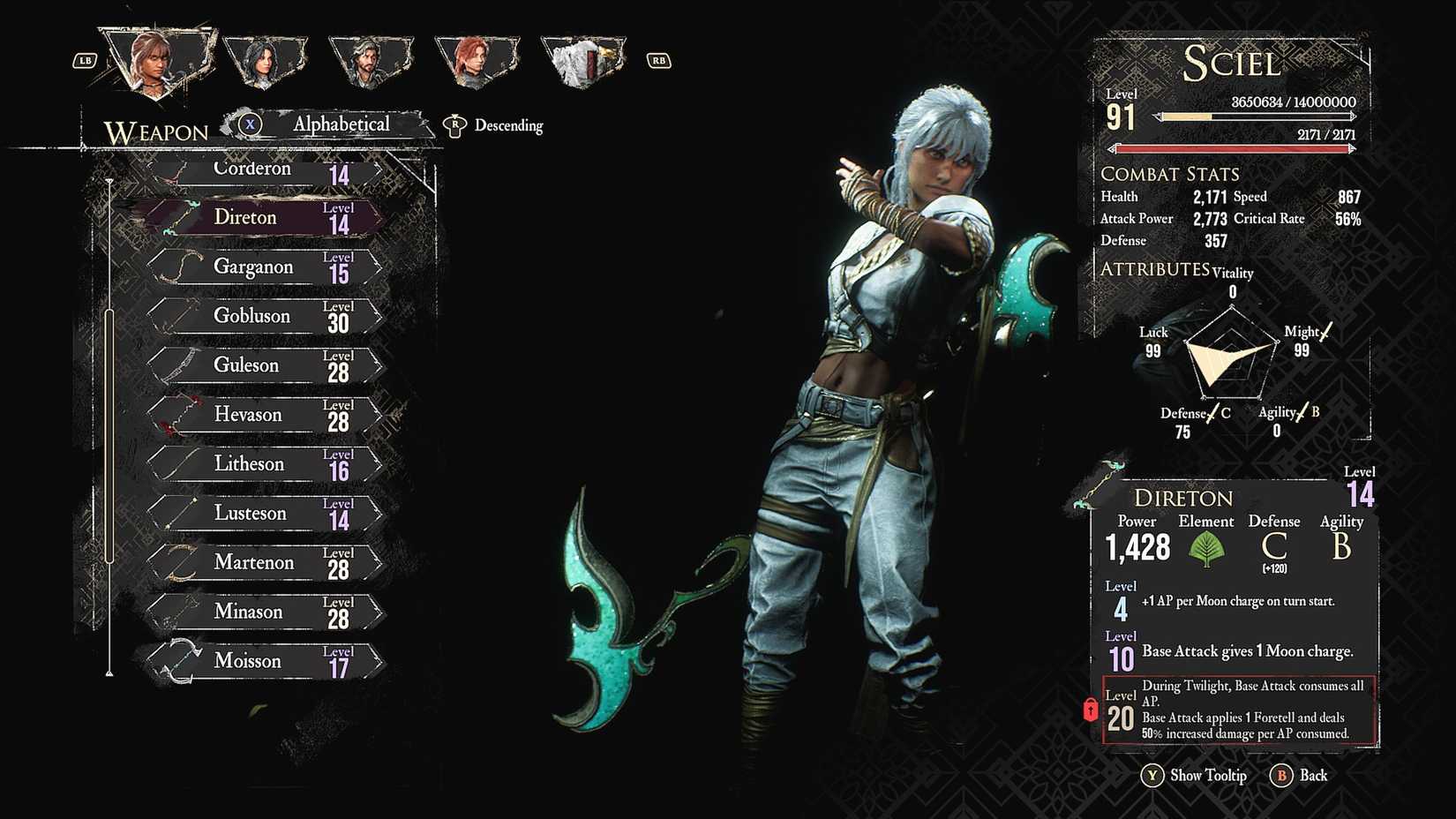Equip the Hevason weapon
The image size is (1456, 819).
pos(265,416)
